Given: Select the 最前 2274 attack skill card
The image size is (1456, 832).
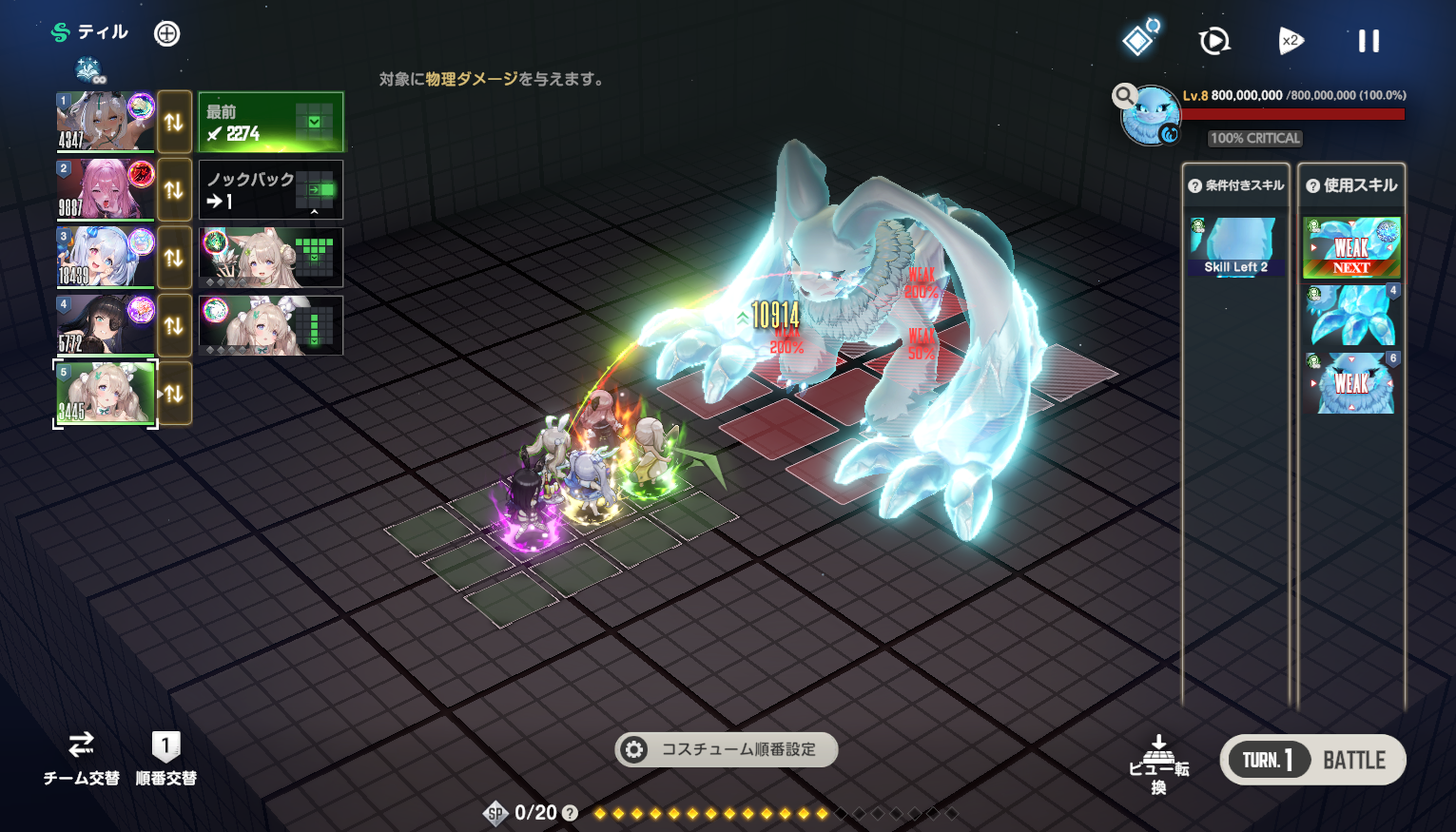Looking at the screenshot, I should [271, 122].
